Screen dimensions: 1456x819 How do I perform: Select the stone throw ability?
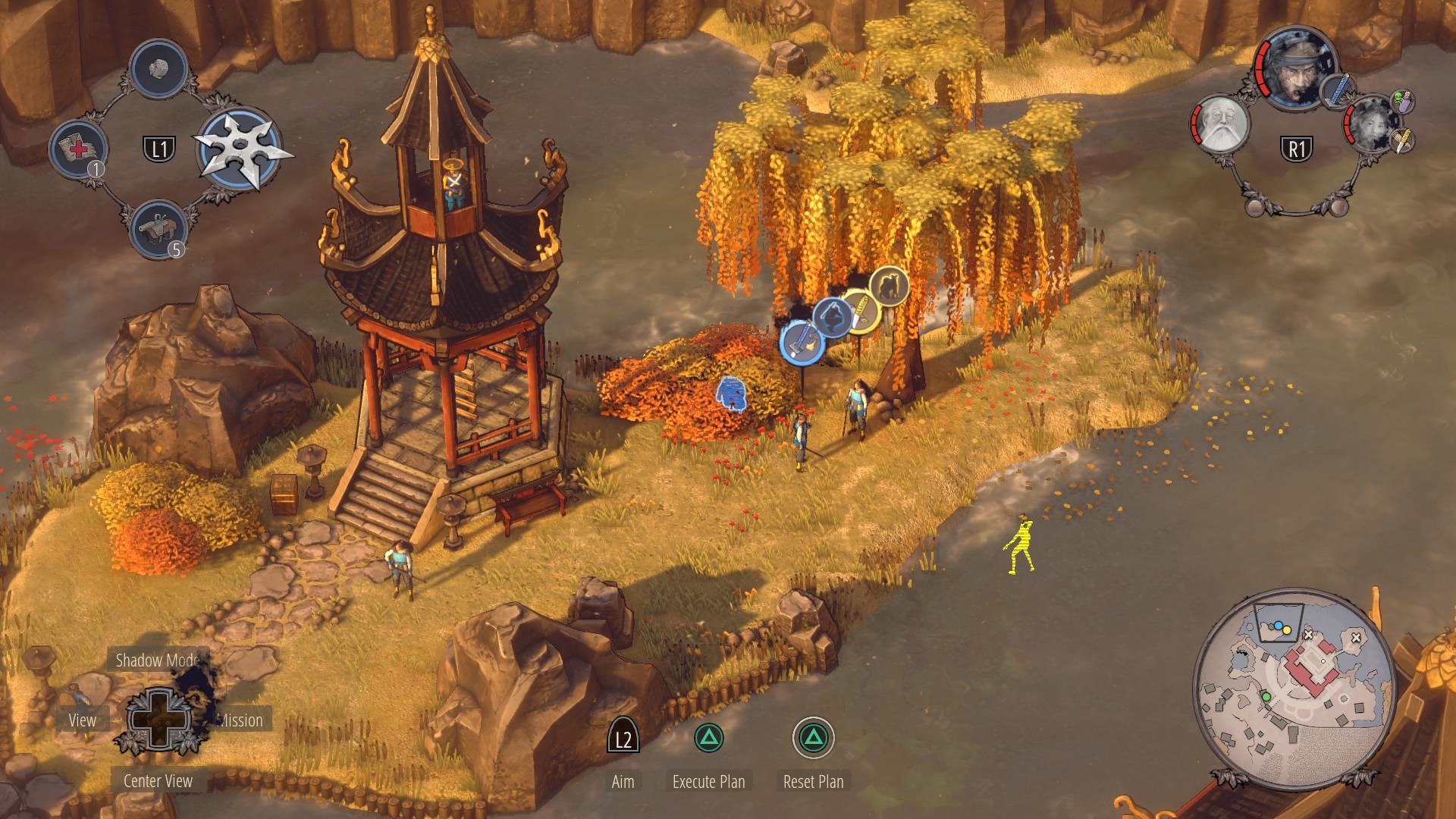pyautogui.click(x=158, y=69)
